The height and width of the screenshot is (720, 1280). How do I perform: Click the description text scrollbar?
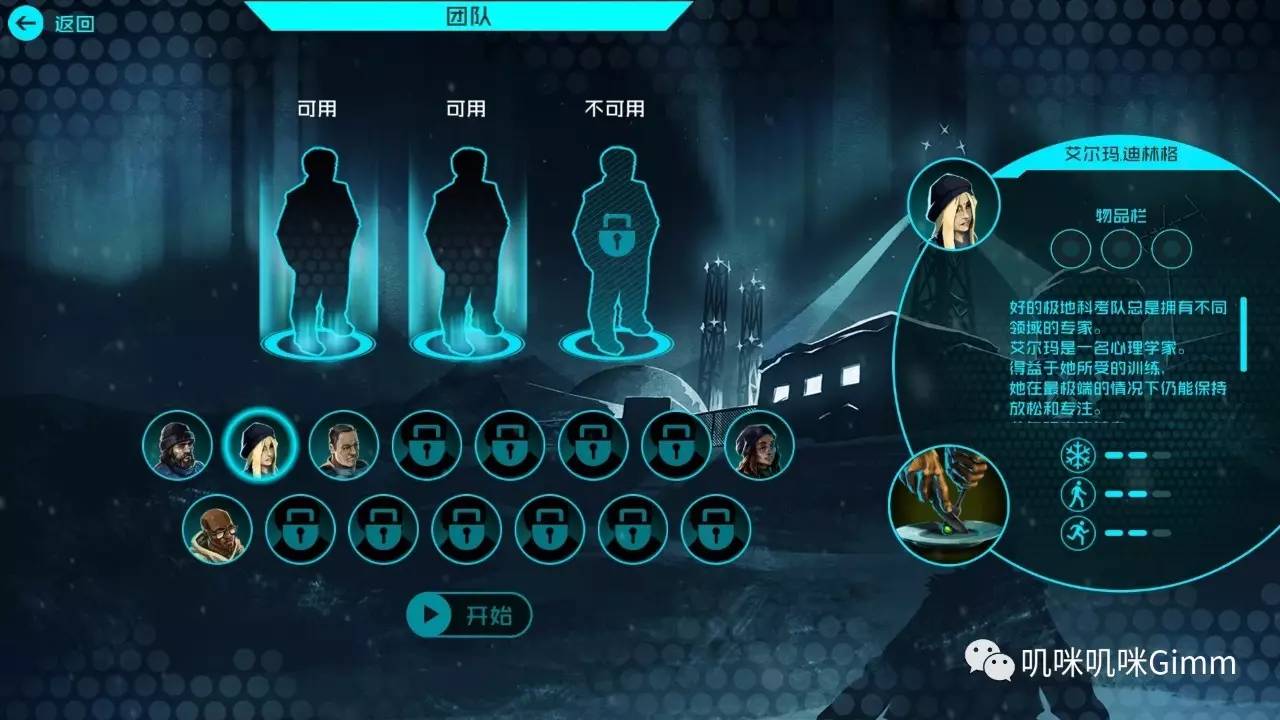pyautogui.click(x=1243, y=335)
